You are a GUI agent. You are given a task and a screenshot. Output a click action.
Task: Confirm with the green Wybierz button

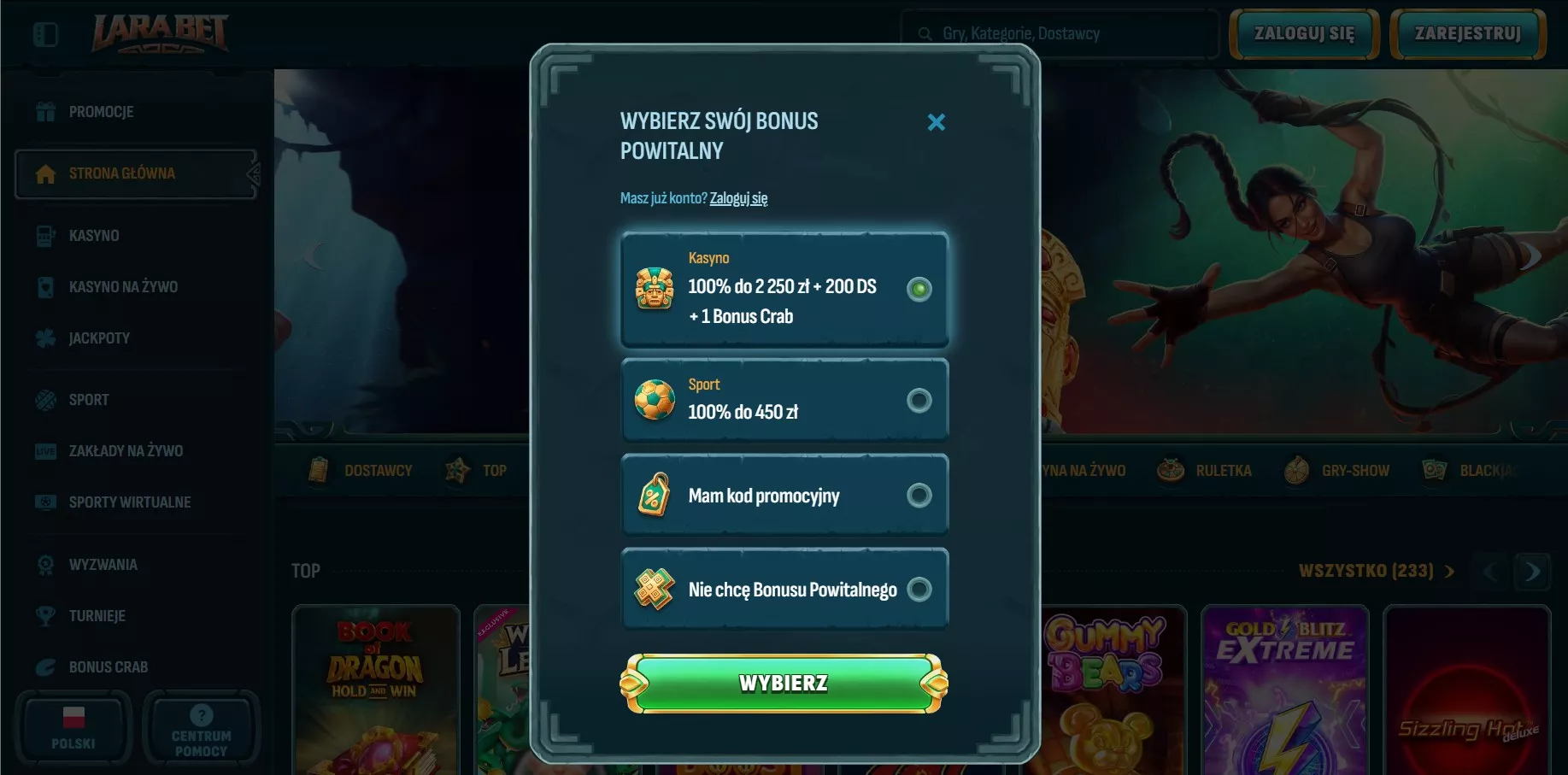pos(784,684)
